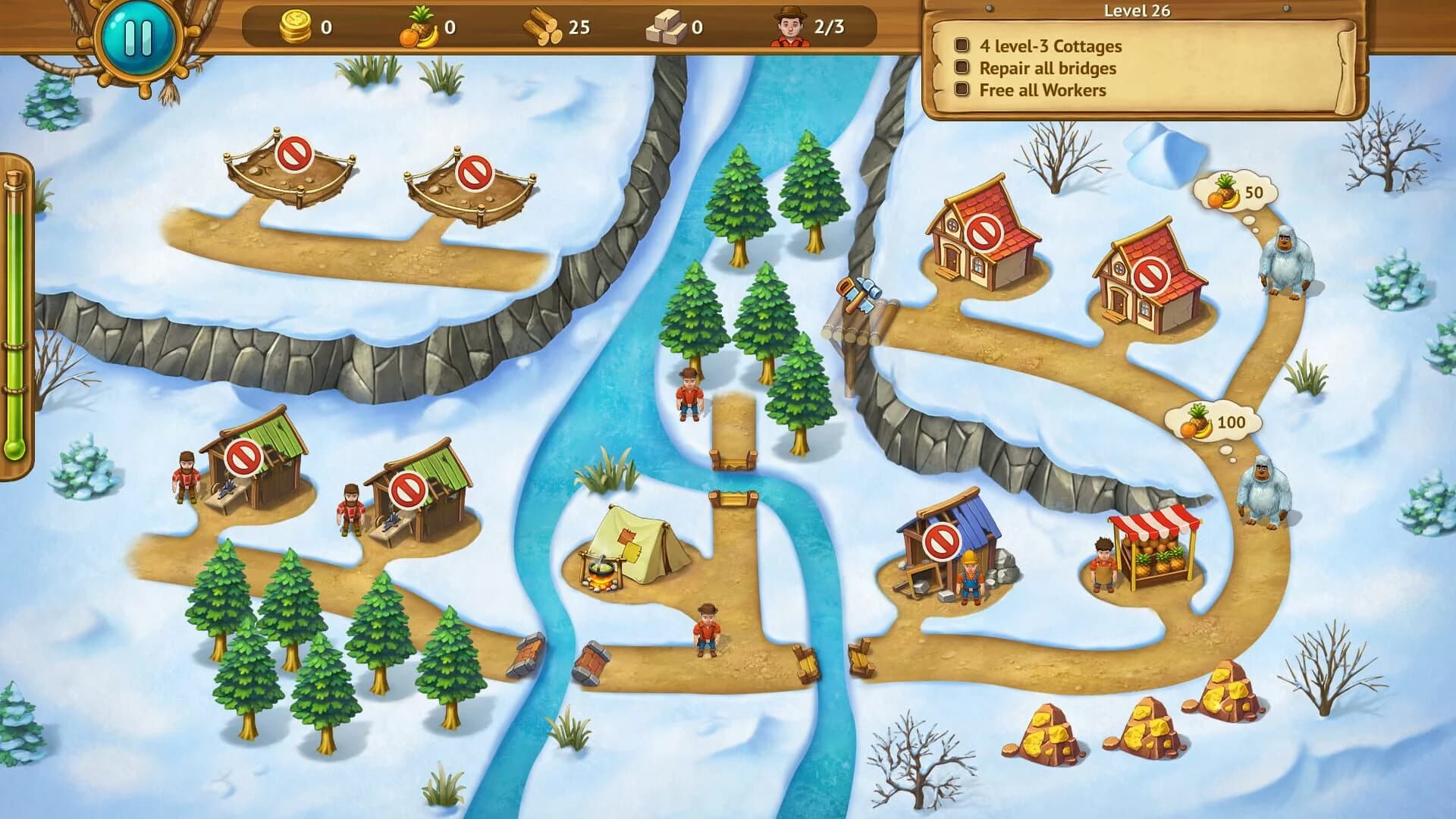Select the worker portrait showing 2/3
Image resolution: width=1456 pixels, height=819 pixels.
pyautogui.click(x=791, y=27)
